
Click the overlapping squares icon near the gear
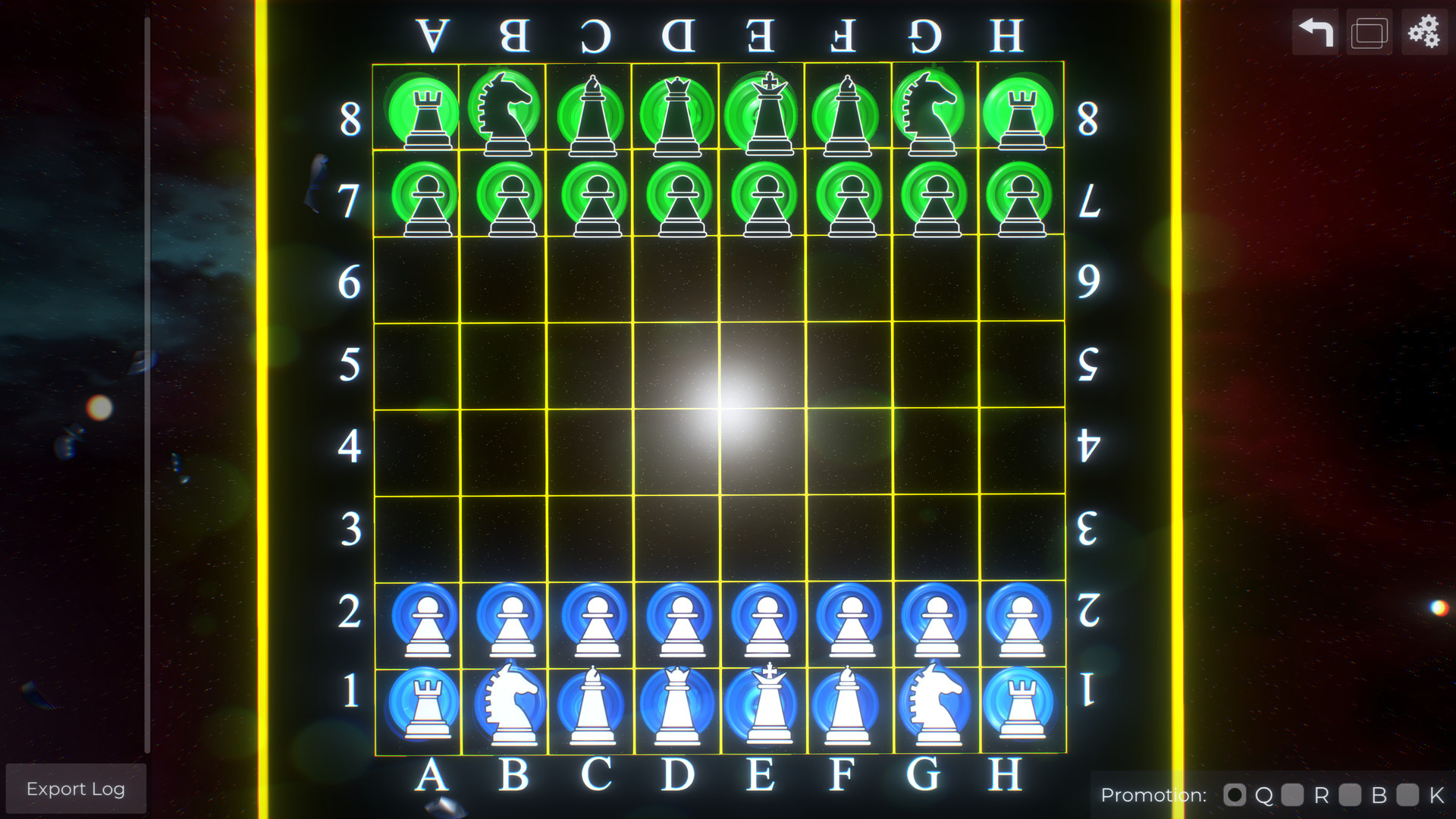pos(1369,32)
